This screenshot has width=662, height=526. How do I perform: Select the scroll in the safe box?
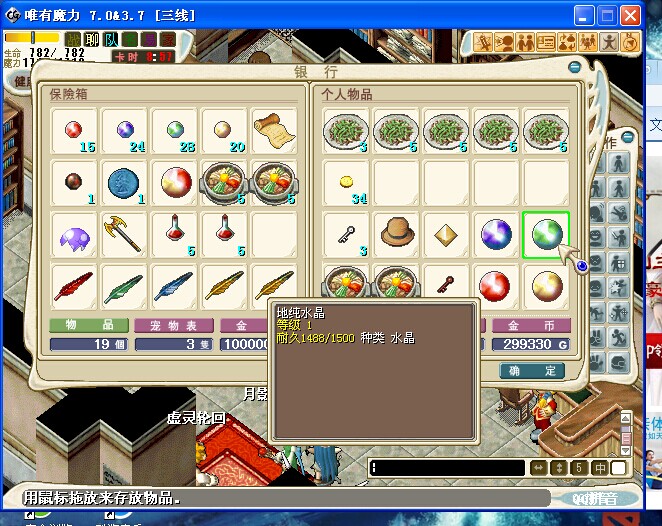tap(273, 130)
